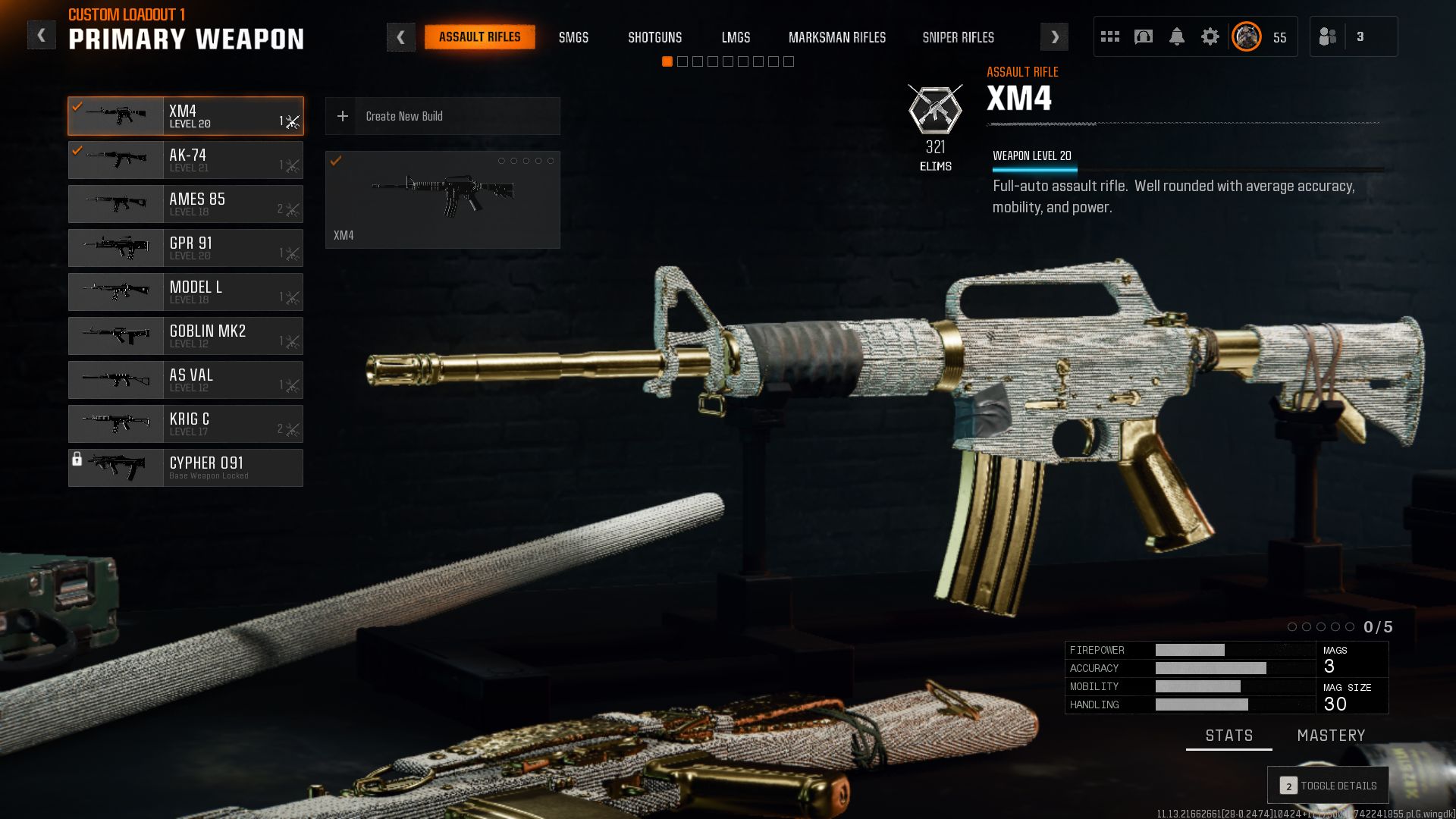Click the next category arrow
This screenshot has width=1456, height=819.
click(1054, 37)
